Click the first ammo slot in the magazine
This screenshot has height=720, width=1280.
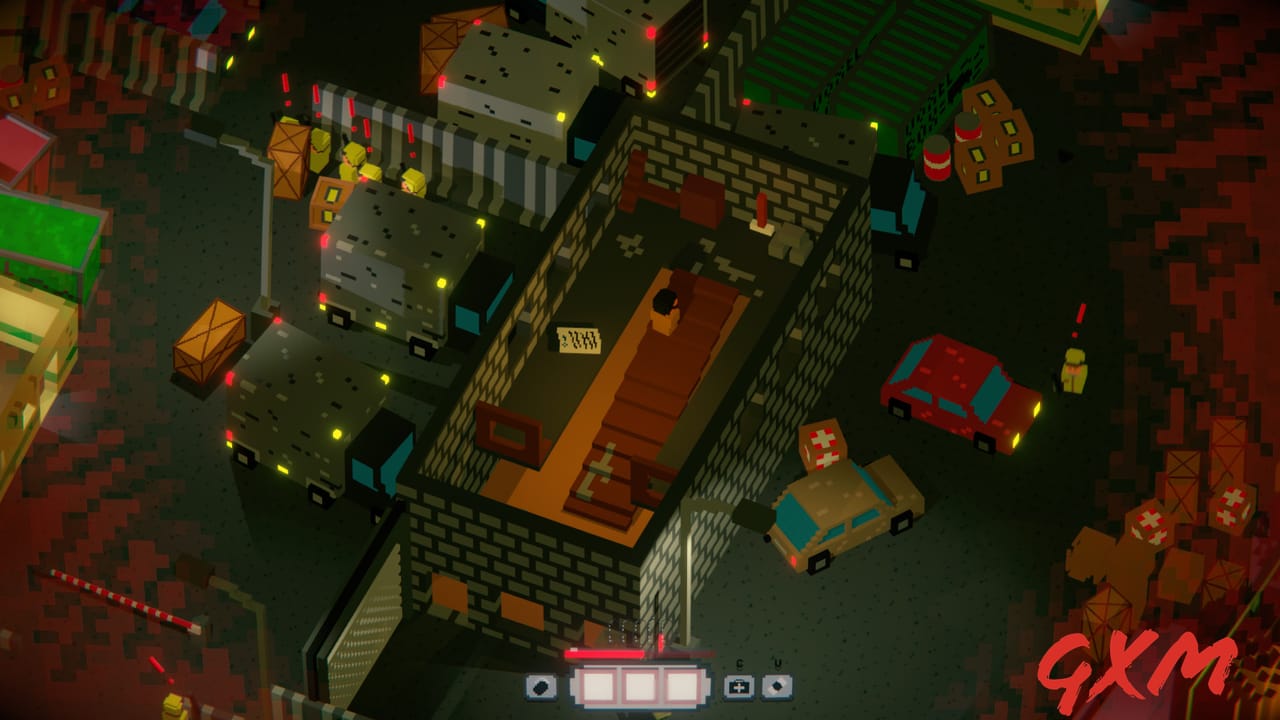599,687
